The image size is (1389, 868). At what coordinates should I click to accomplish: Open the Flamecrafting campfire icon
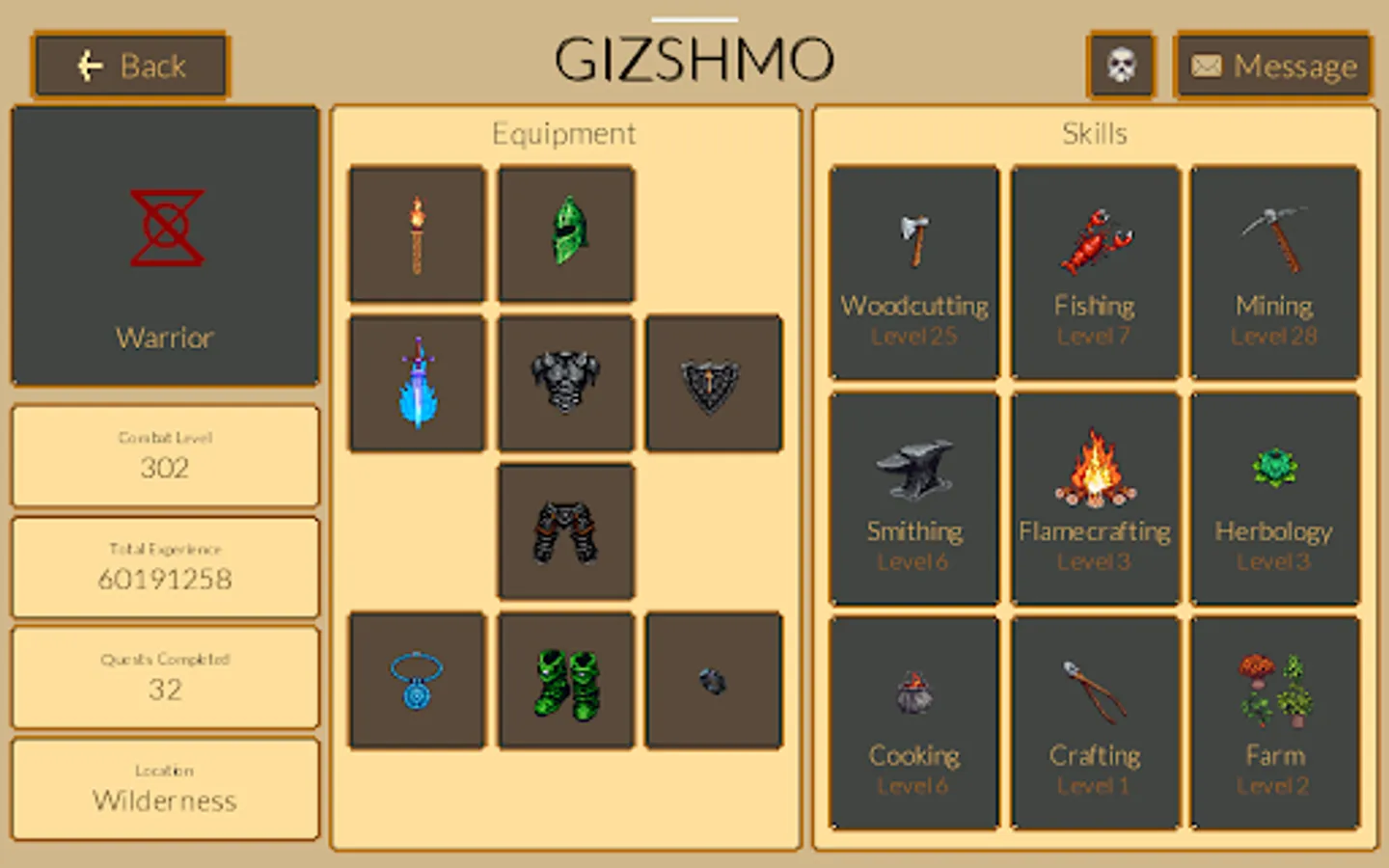[1094, 466]
